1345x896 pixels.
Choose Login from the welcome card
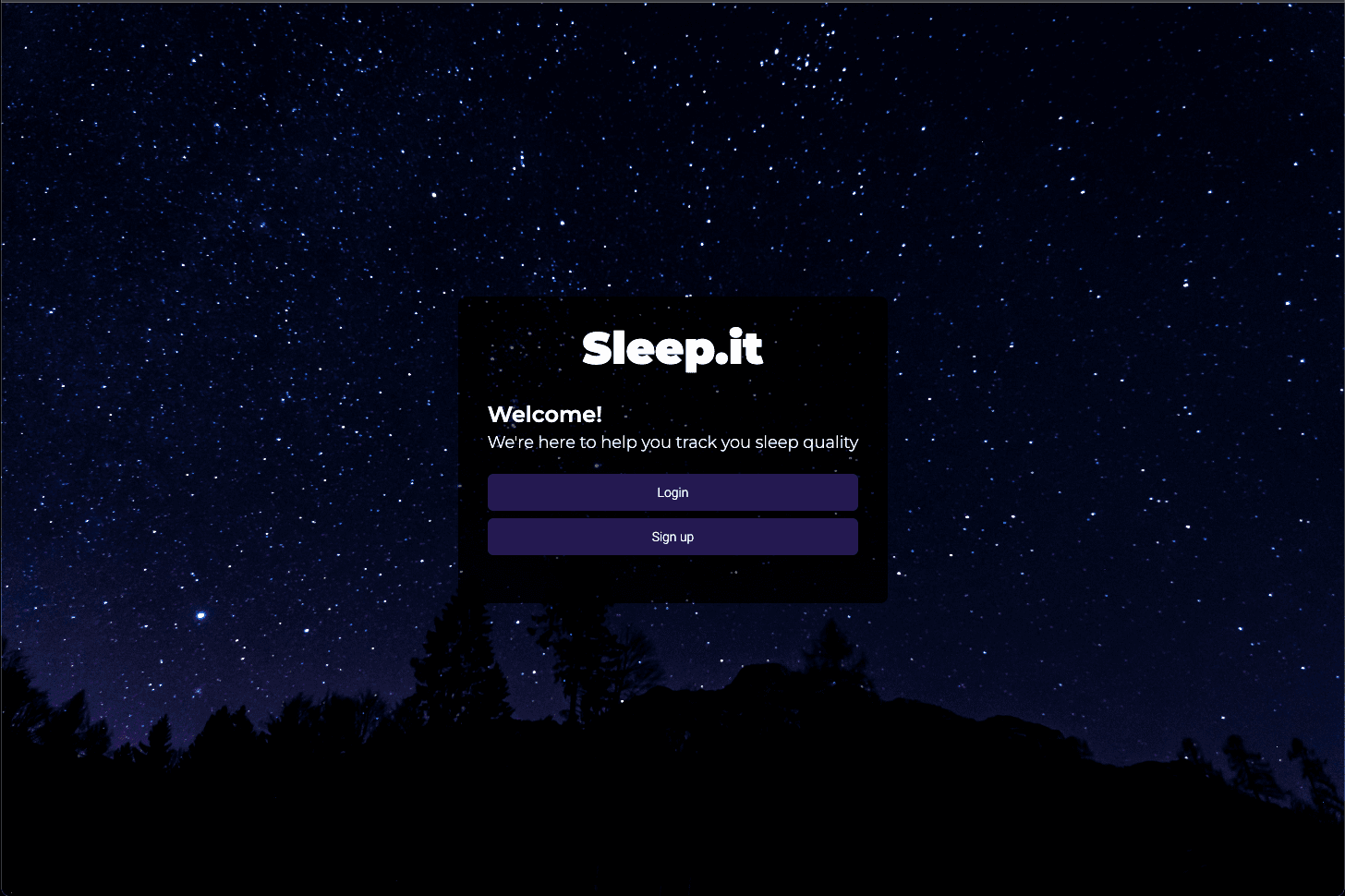[x=672, y=492]
